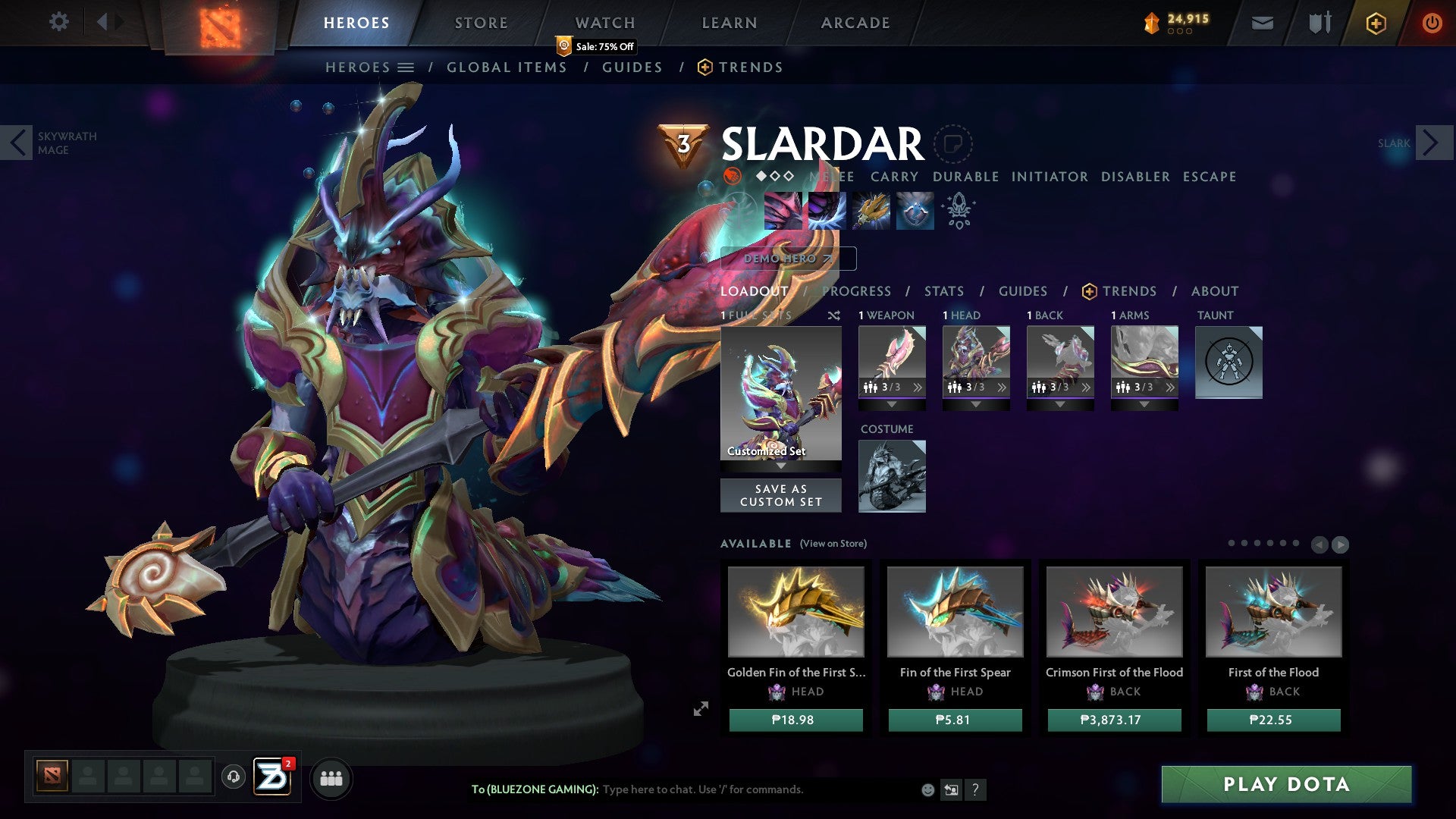Expand hero preview using the diagonal arrows icon
1456x819 pixels.
click(700, 708)
